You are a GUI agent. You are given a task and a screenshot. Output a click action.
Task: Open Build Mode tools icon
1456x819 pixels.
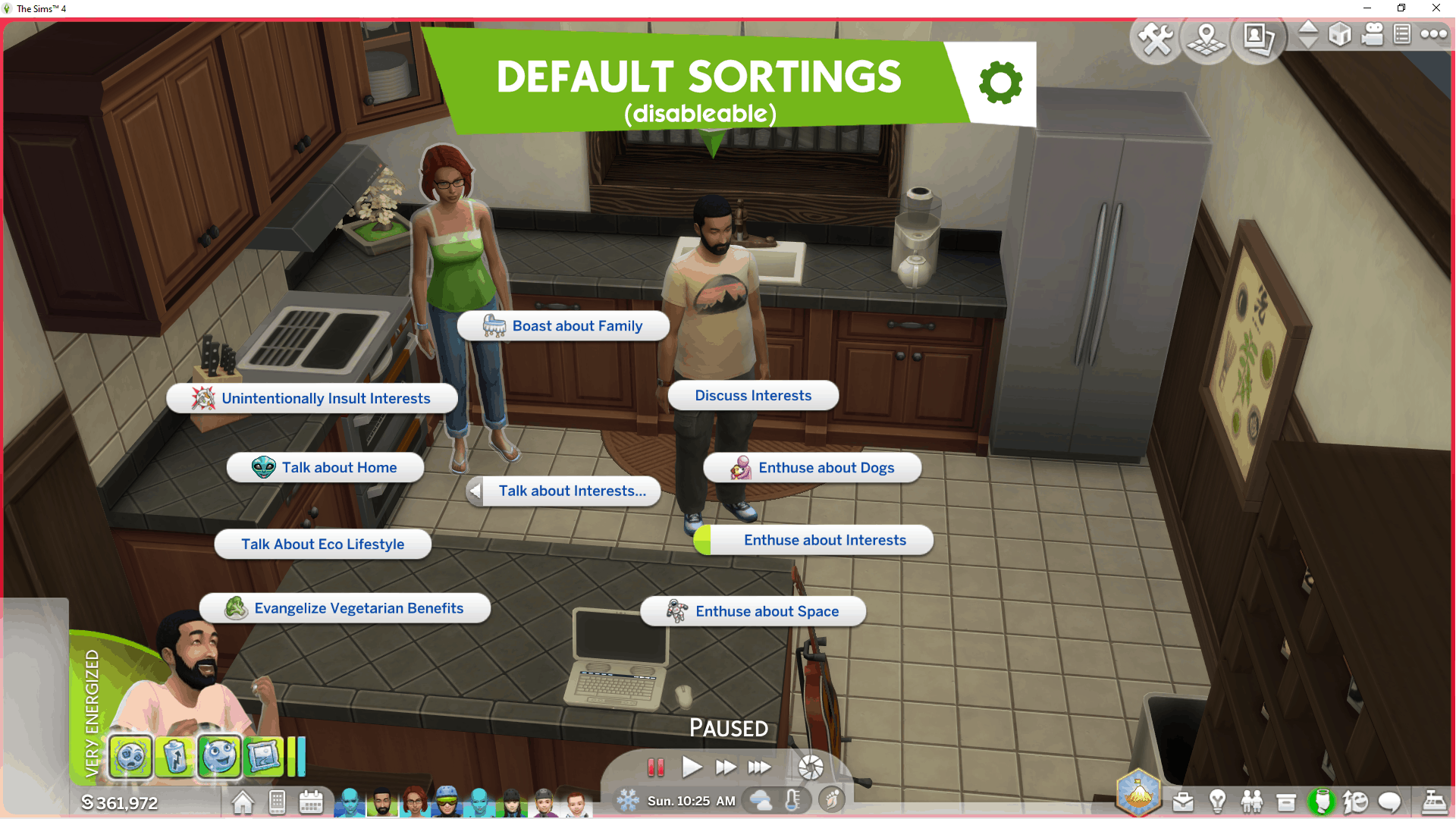click(1156, 38)
